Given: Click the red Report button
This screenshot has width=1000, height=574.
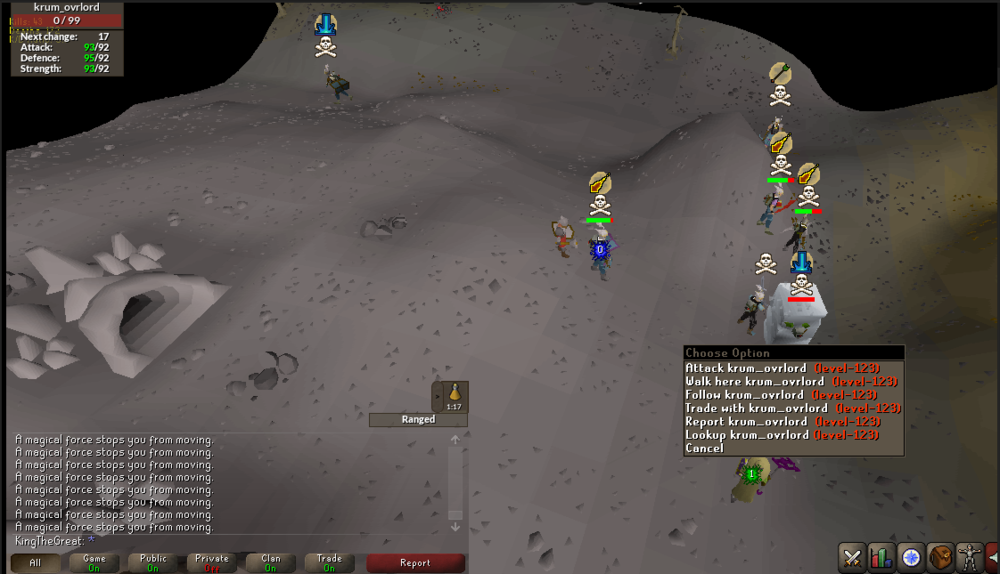Looking at the screenshot, I should pos(415,563).
